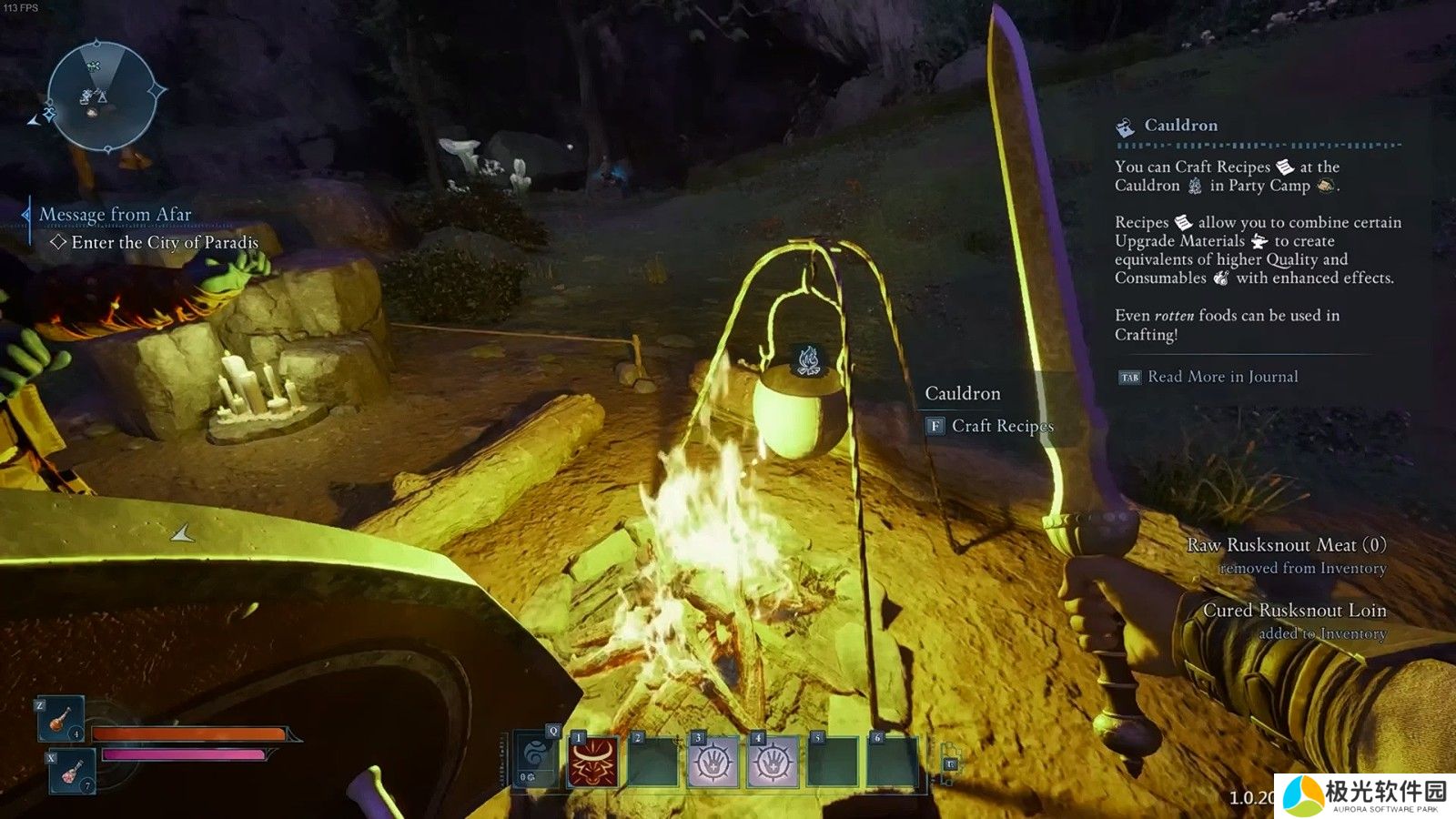Click the circular minimap

click(101, 95)
